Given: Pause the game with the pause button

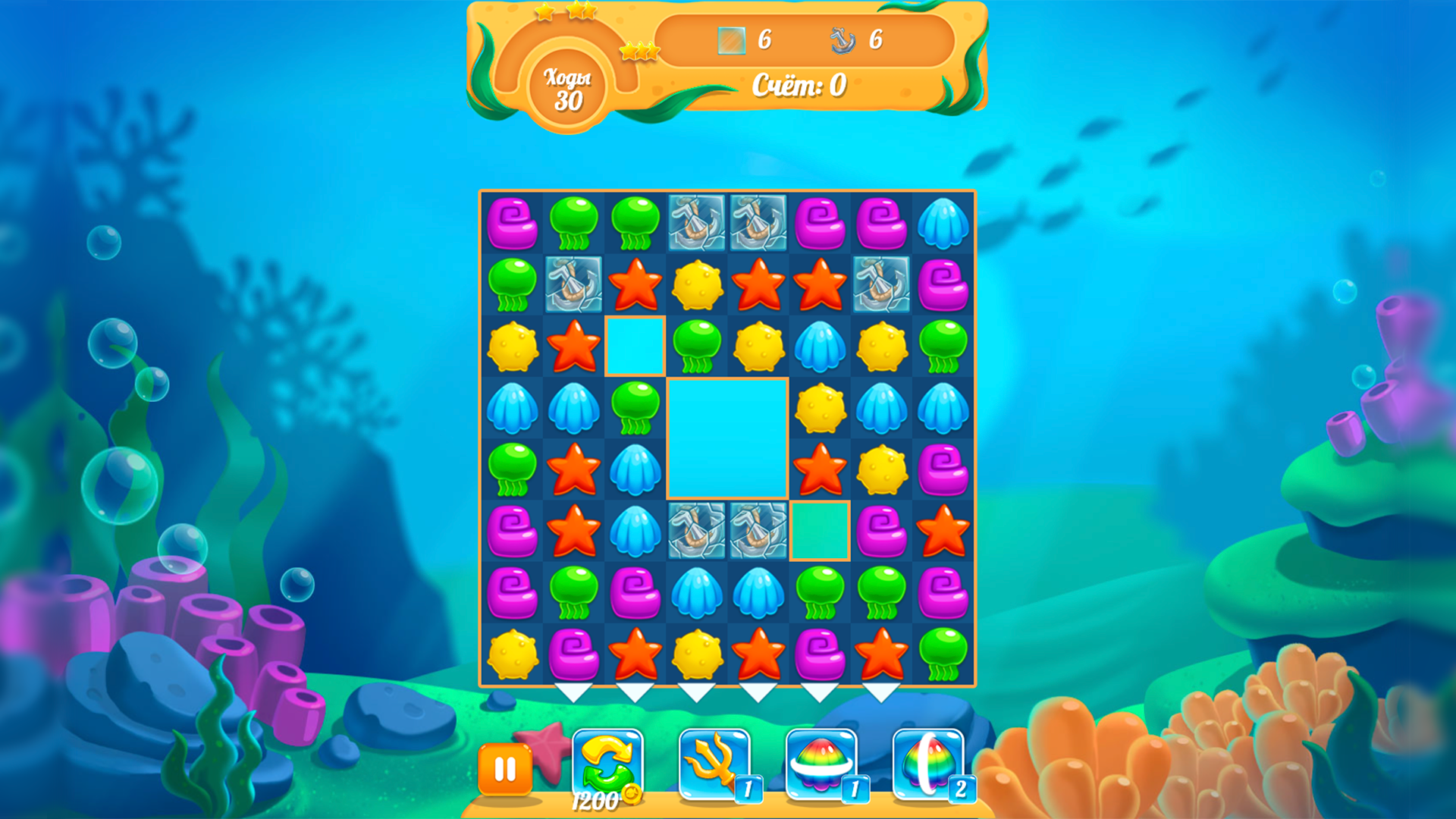Looking at the screenshot, I should pyautogui.click(x=505, y=770).
